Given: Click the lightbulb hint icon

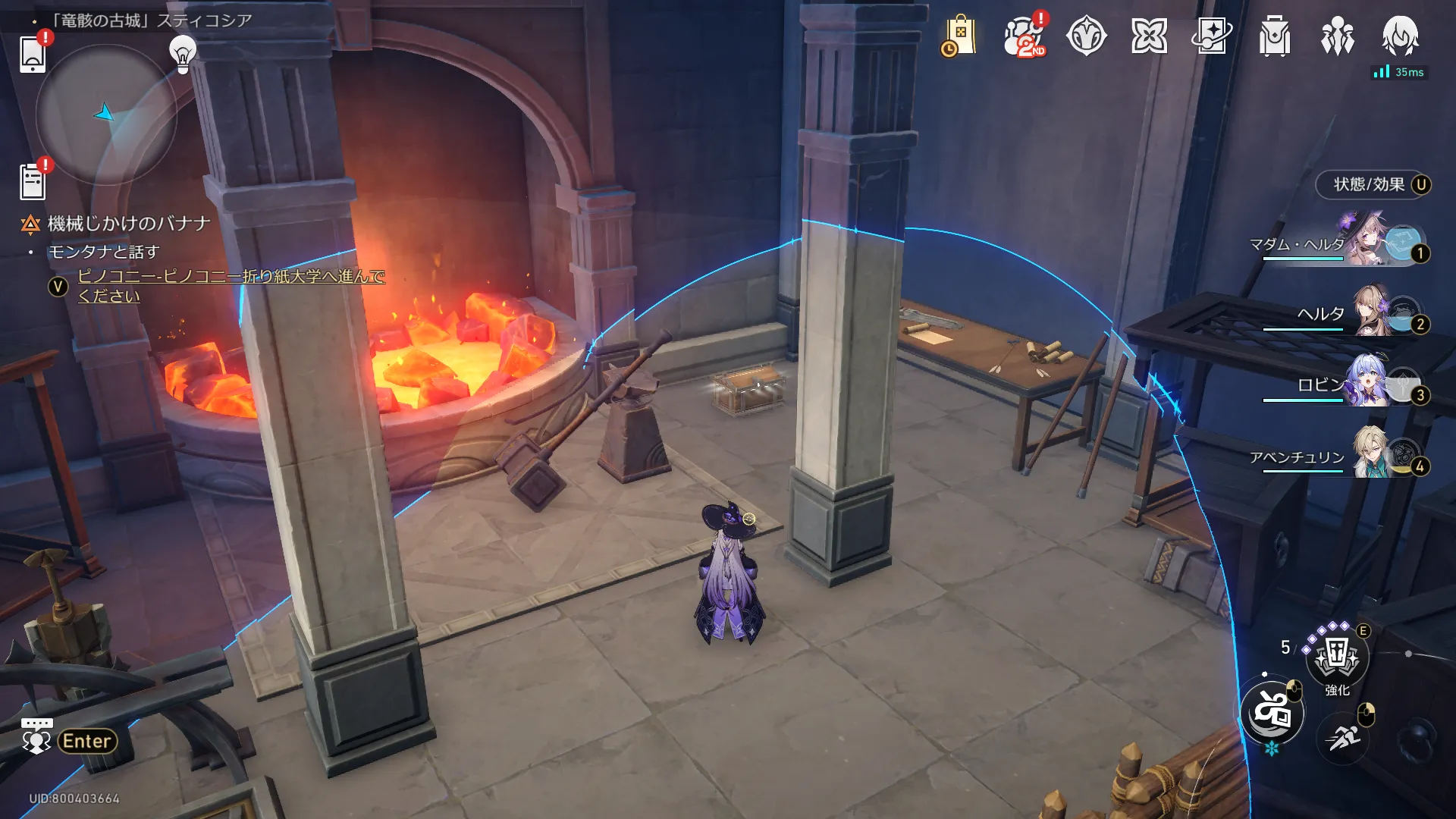Looking at the screenshot, I should pos(182,53).
